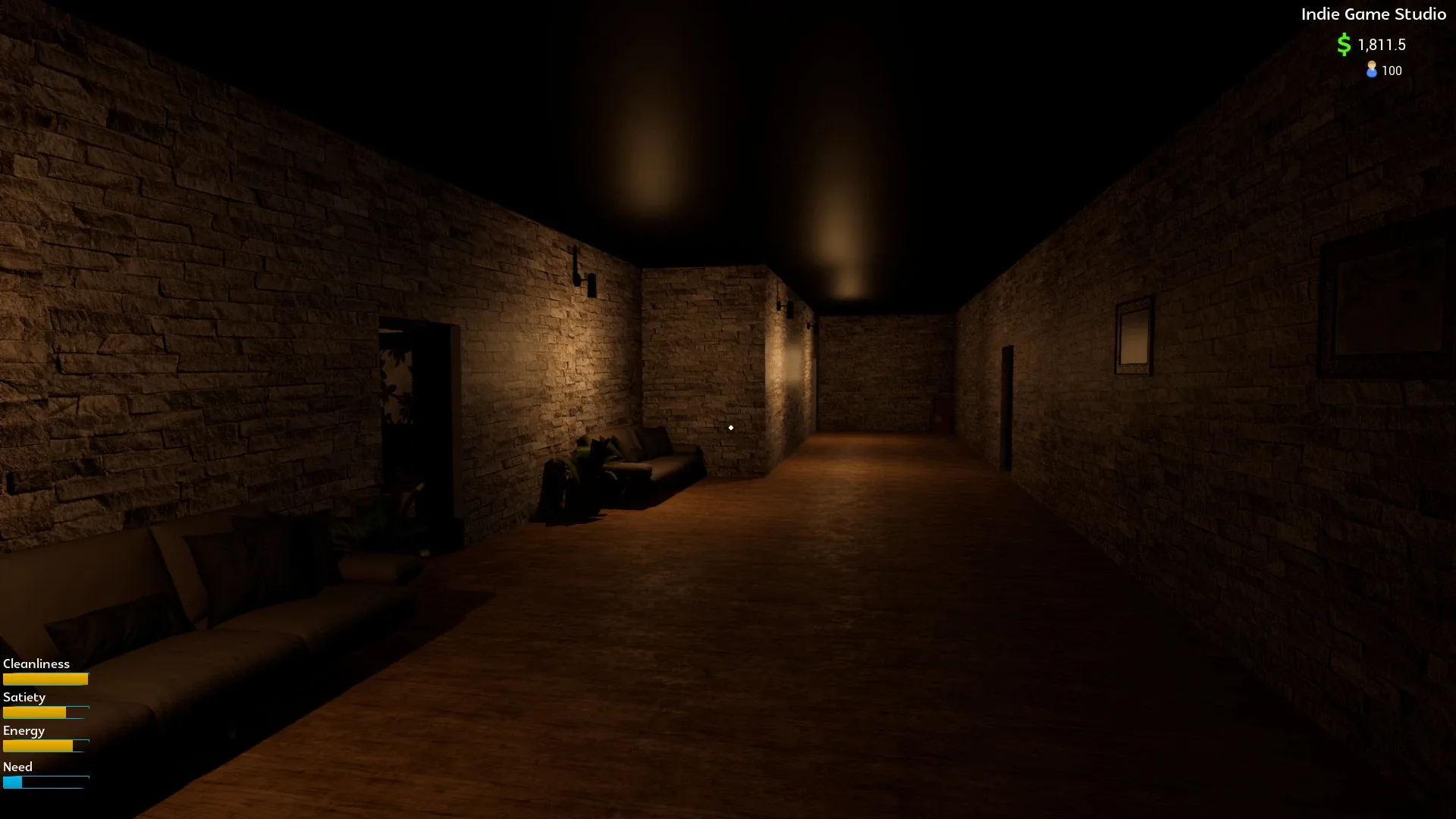This screenshot has height=819, width=1456.
Task: Select the picture frame on the right wall
Action: pyautogui.click(x=1133, y=336)
